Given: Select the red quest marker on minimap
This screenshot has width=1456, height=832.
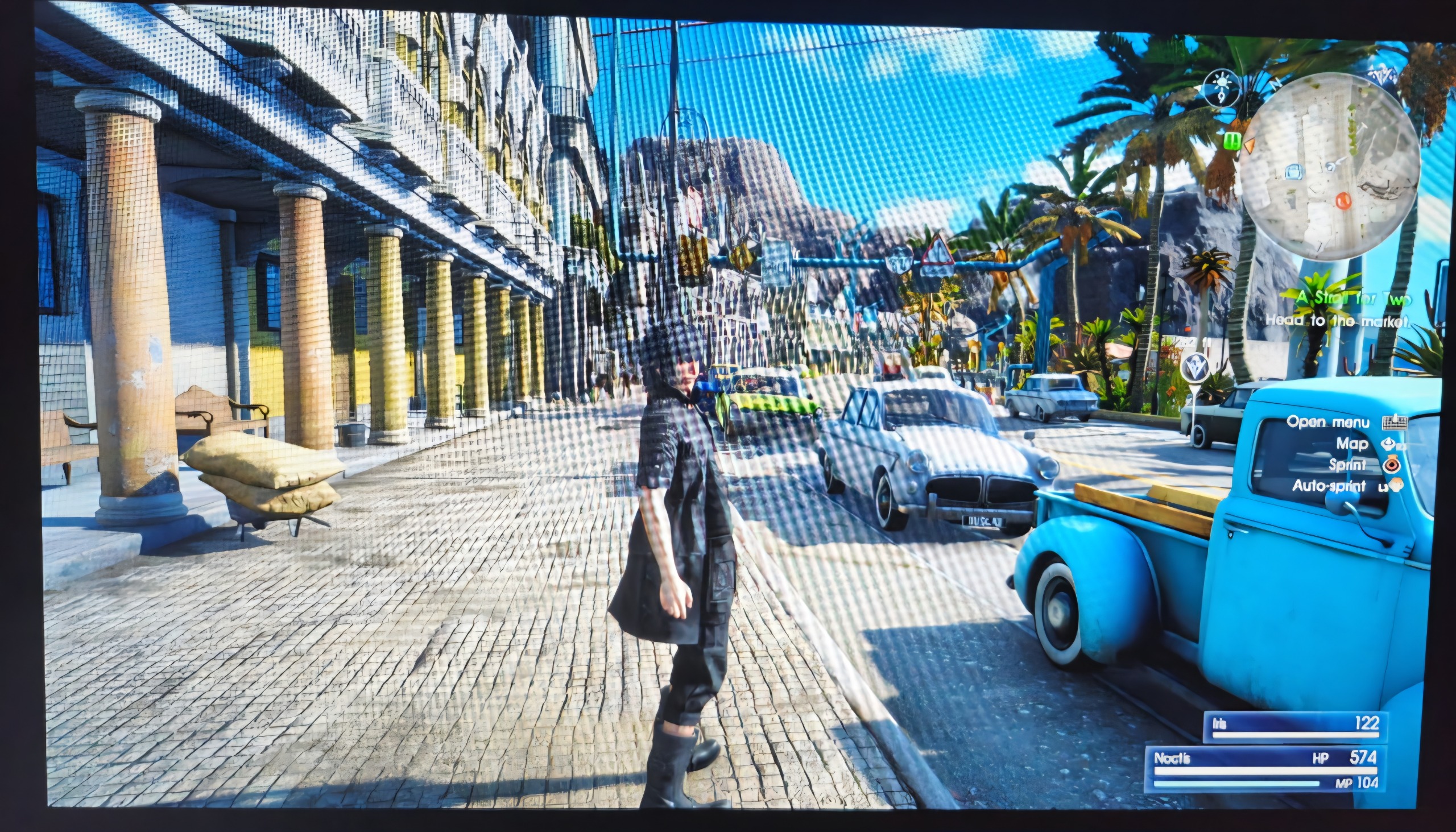Looking at the screenshot, I should (1342, 200).
